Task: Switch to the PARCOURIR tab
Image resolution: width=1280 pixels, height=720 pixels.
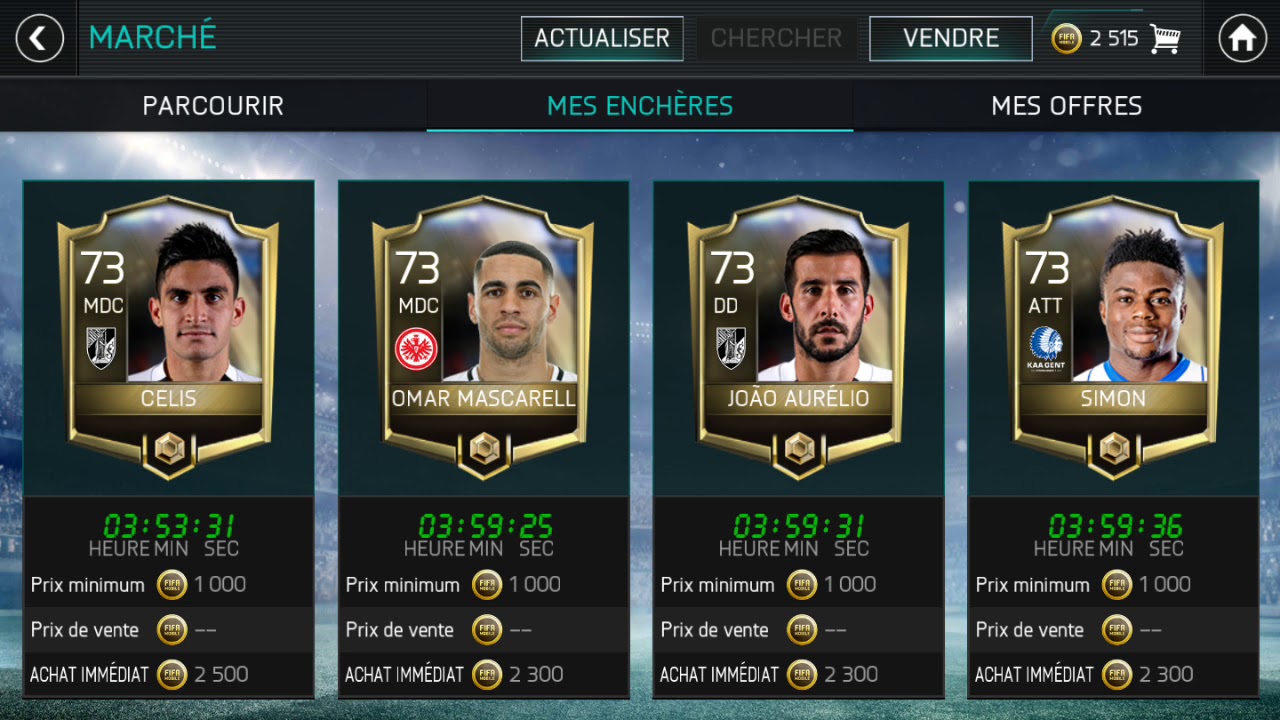Action: click(213, 105)
